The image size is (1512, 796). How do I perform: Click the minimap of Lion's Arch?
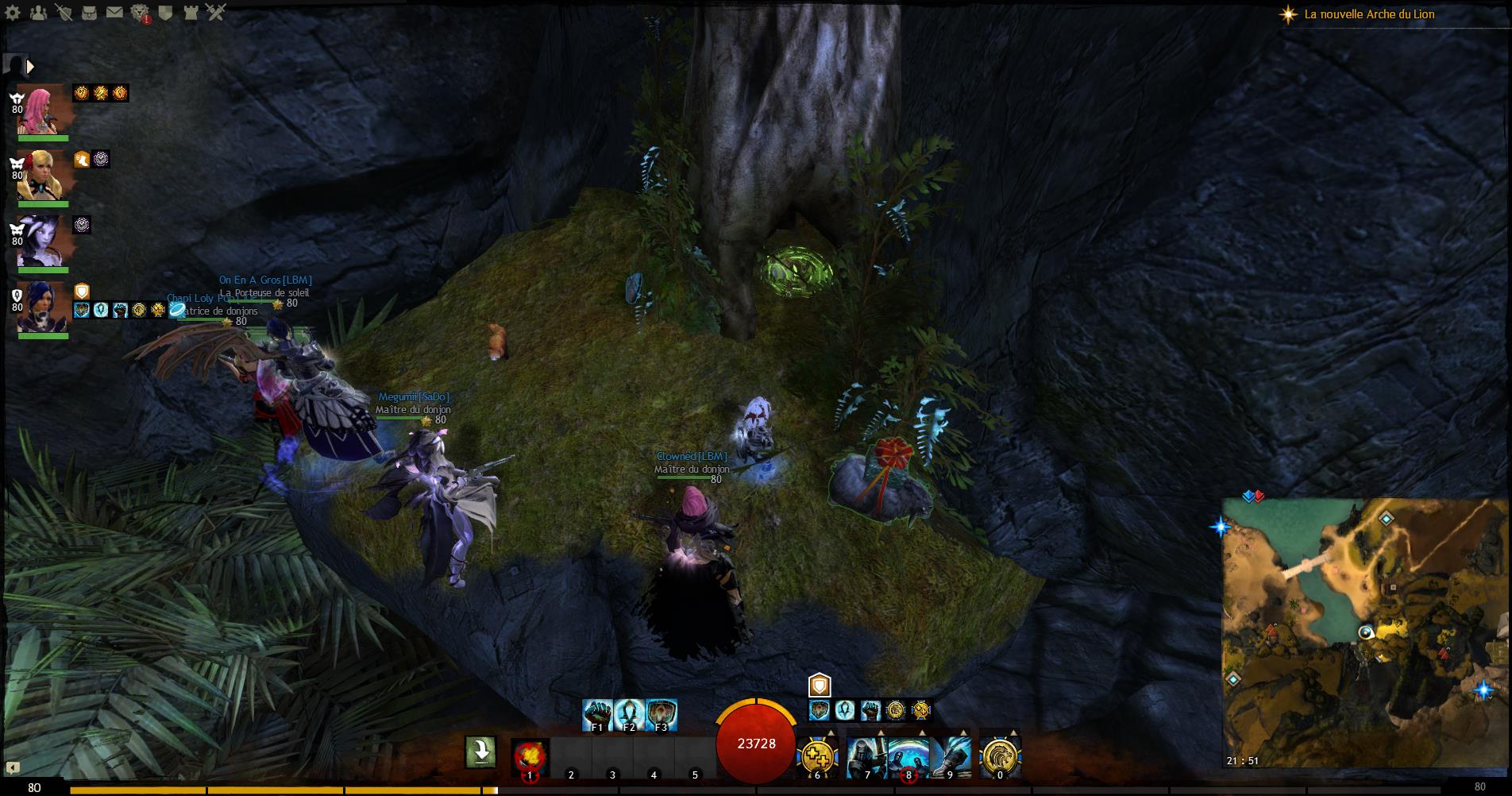tap(1363, 632)
